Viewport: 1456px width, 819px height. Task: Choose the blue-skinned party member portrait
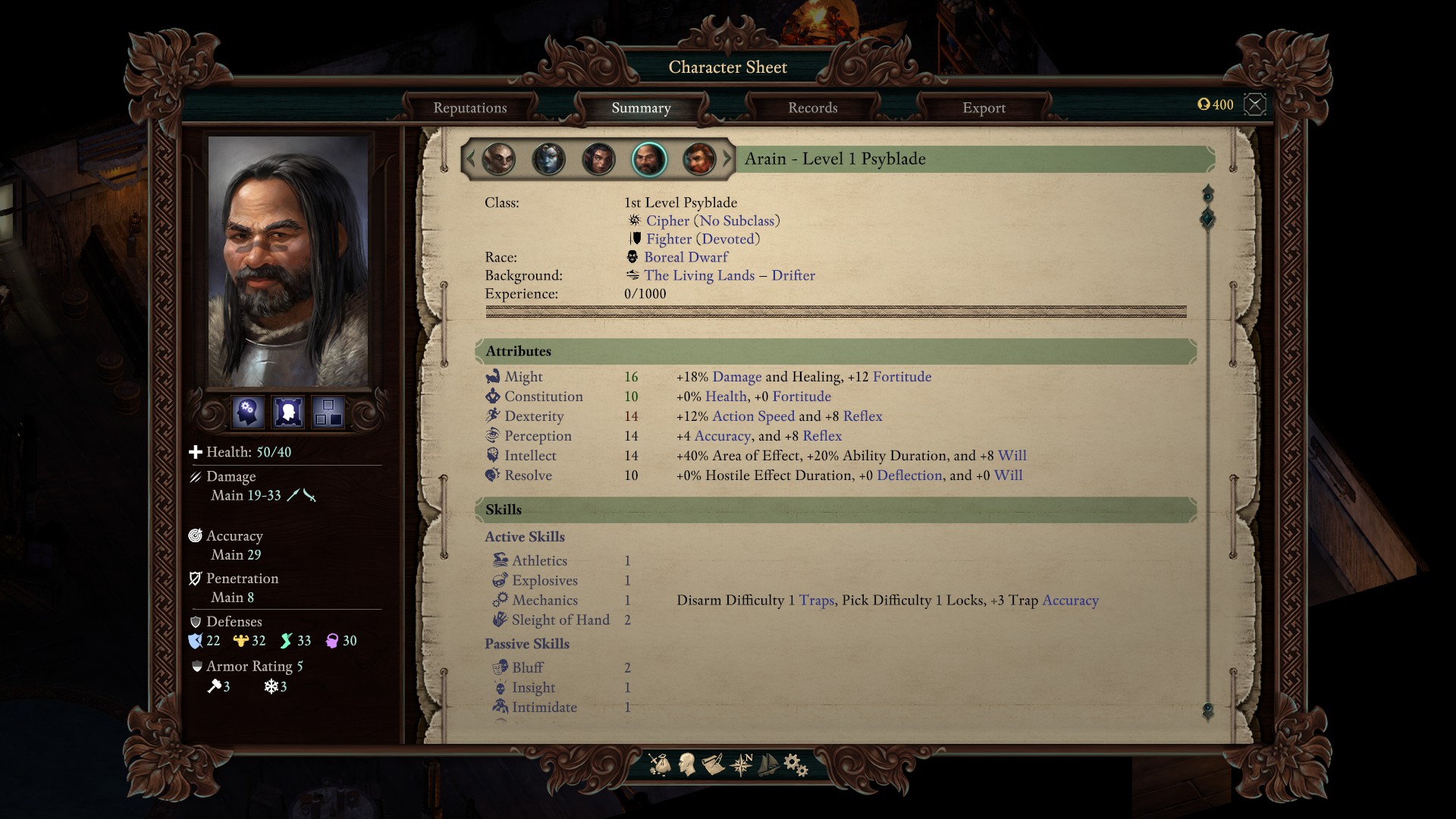coord(548,159)
